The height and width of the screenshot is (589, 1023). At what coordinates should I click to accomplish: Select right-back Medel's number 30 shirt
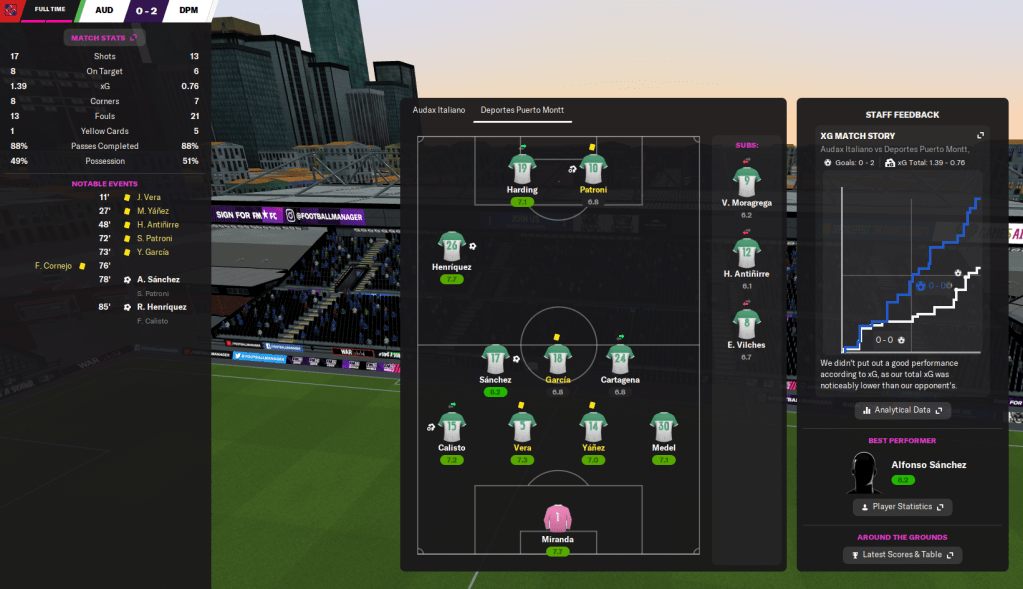(x=664, y=428)
